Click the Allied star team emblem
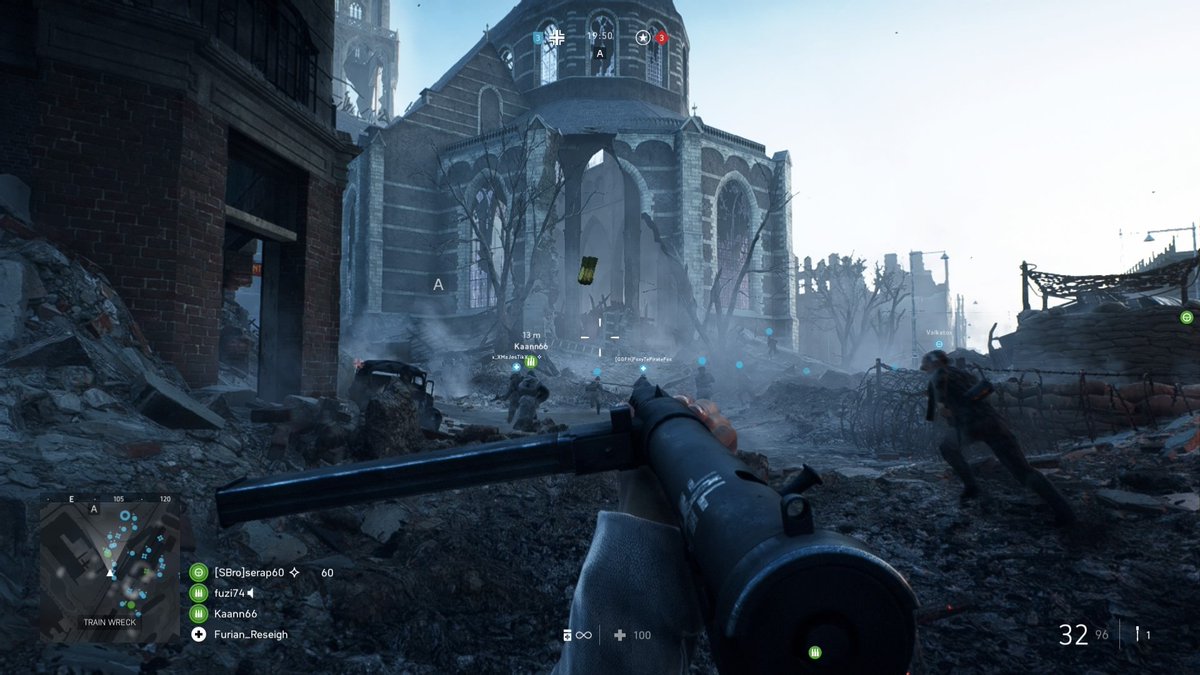Viewport: 1200px width, 675px height. [x=642, y=38]
